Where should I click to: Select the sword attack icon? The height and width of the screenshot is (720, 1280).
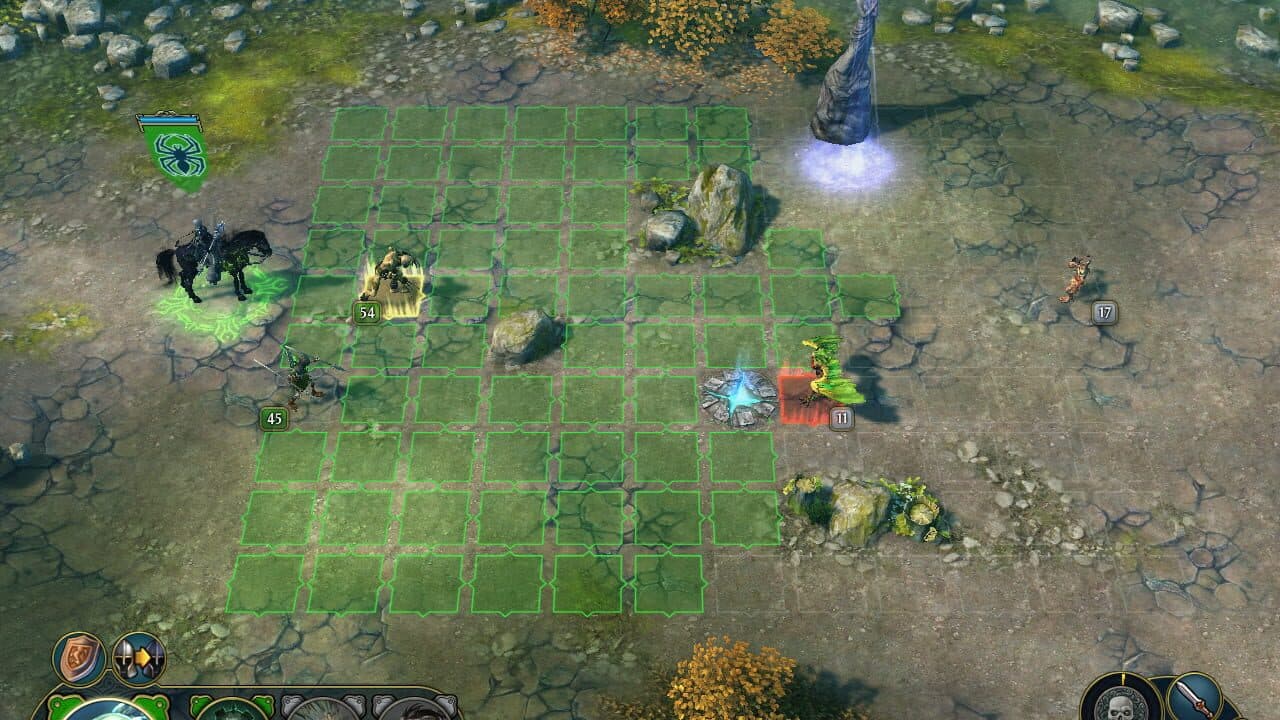pyautogui.click(x=1195, y=698)
